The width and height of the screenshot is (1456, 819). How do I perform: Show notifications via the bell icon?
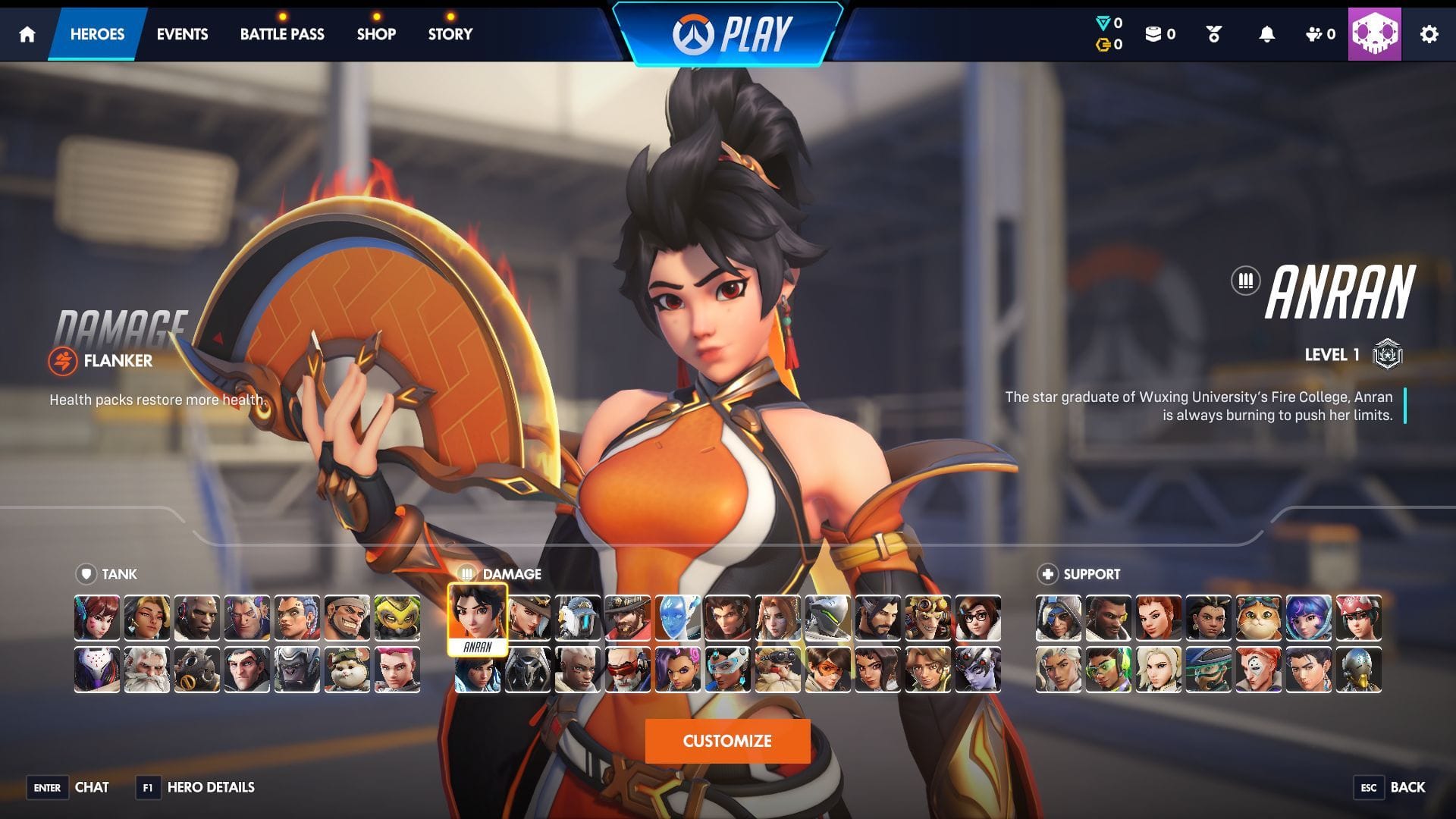pyautogui.click(x=1266, y=34)
